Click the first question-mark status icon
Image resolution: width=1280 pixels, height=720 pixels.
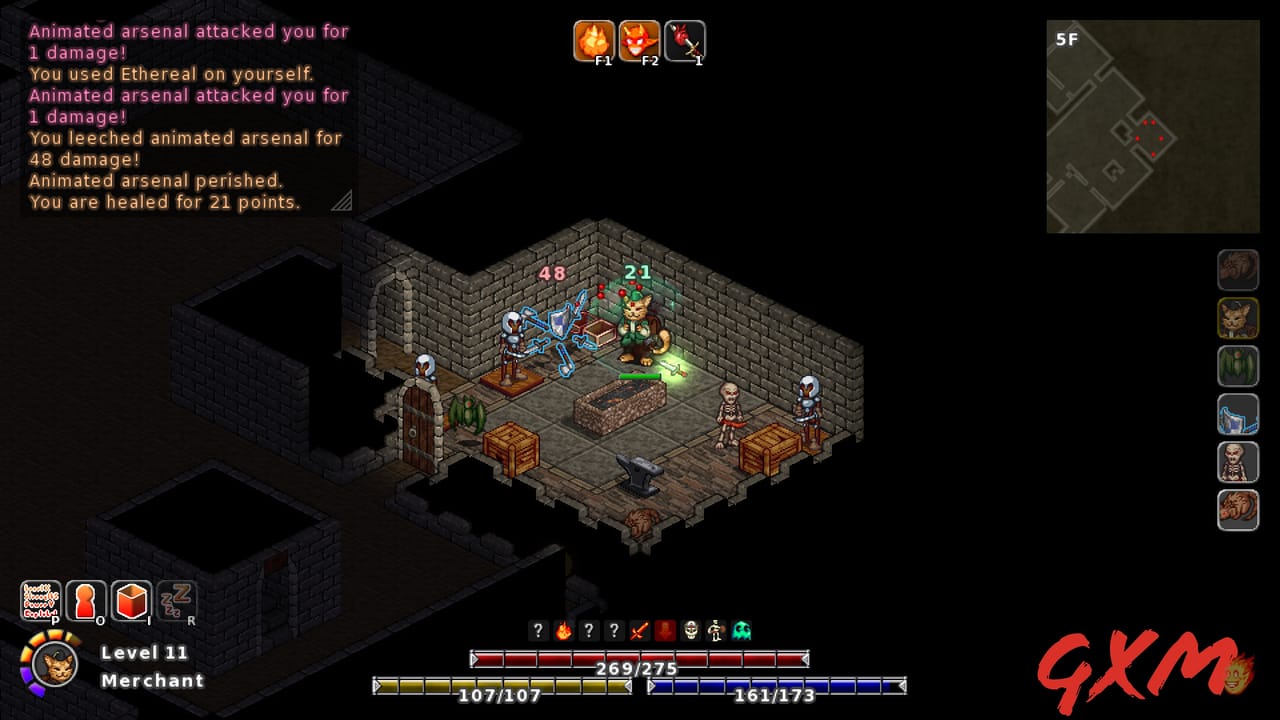[x=538, y=631]
